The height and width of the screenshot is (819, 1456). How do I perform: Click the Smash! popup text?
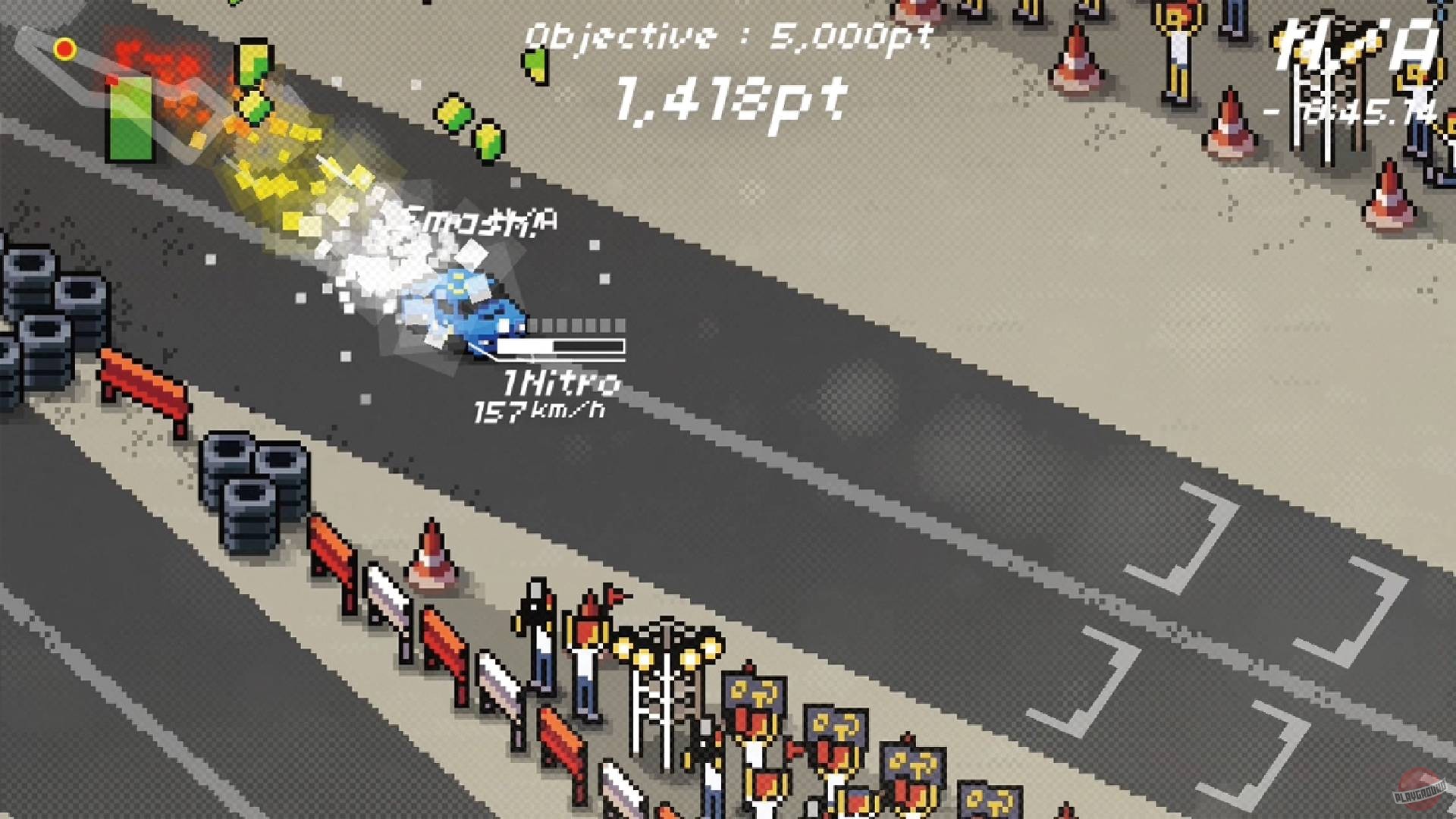478,220
